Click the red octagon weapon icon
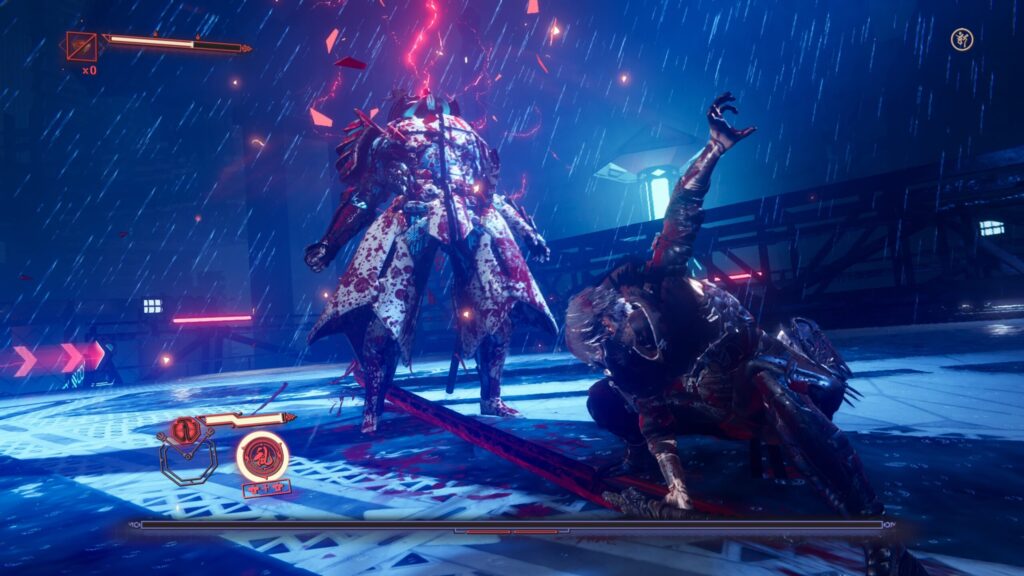This screenshot has width=1024, height=576. click(x=184, y=431)
